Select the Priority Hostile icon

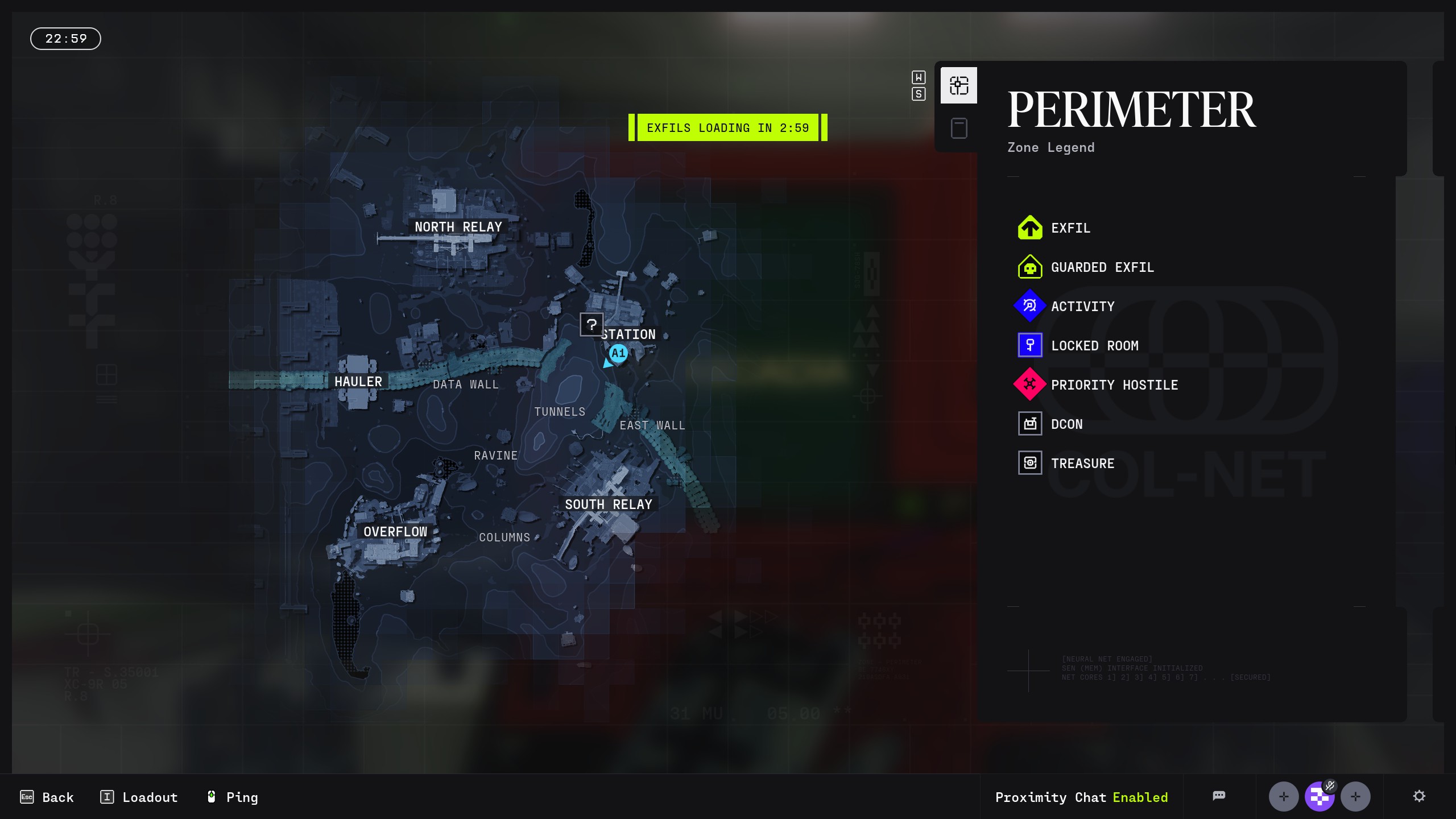[1030, 384]
